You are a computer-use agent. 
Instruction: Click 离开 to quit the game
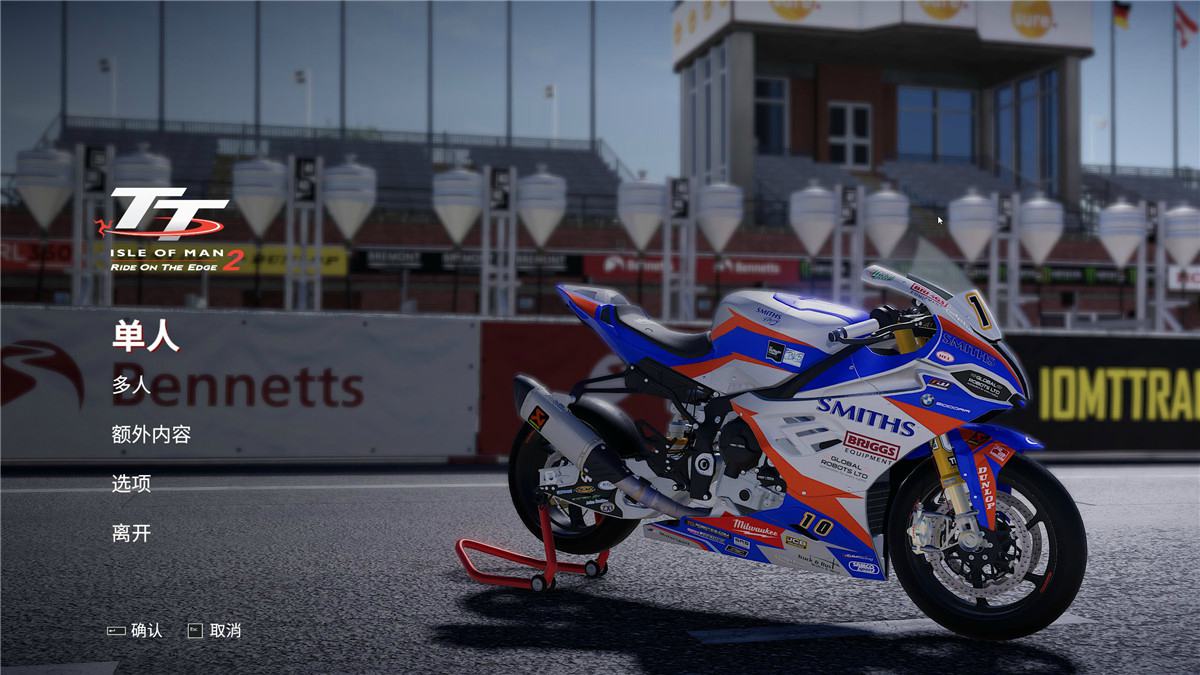(131, 533)
